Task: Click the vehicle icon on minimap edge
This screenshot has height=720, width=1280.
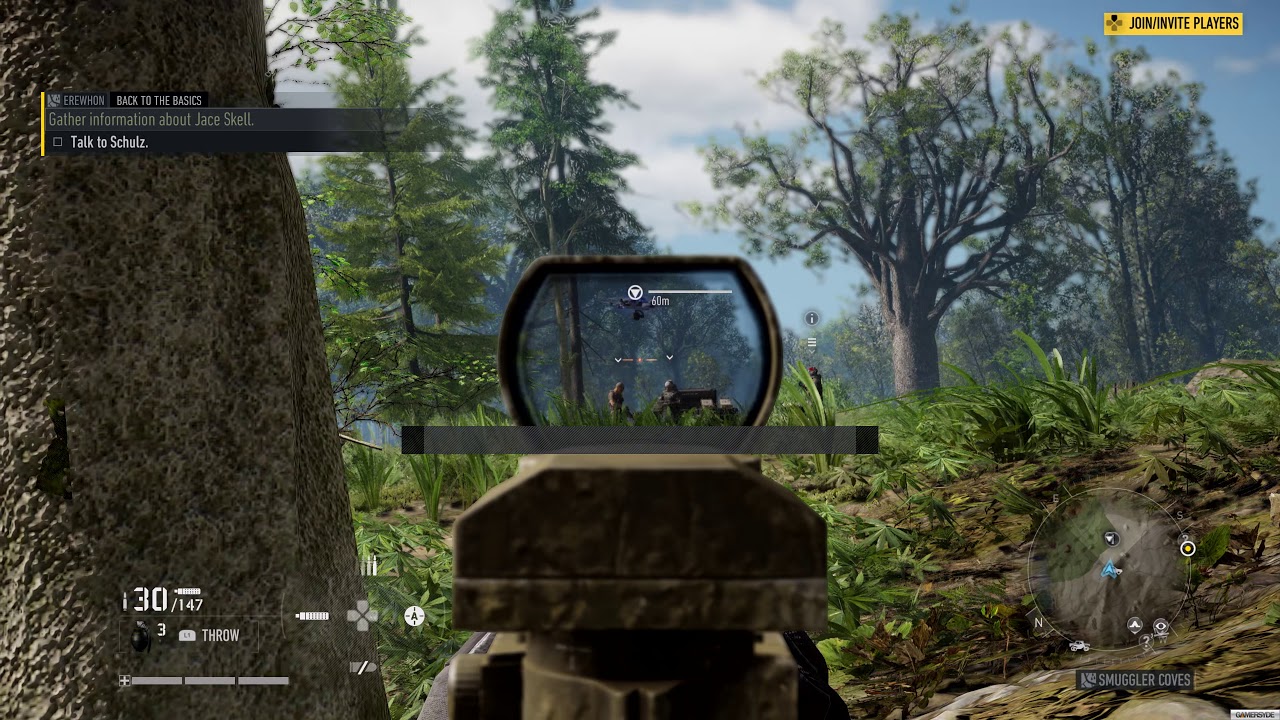Action: point(1079,646)
